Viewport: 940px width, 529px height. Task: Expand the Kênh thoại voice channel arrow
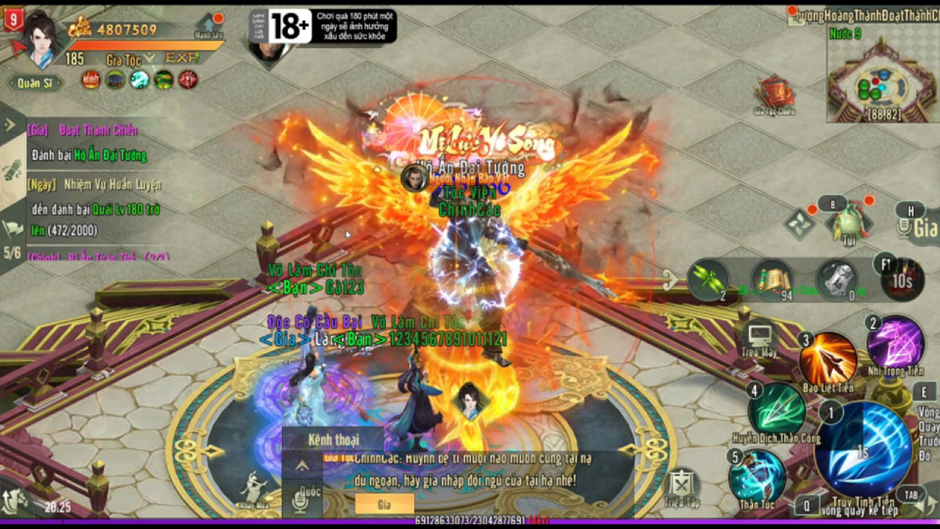pyautogui.click(x=302, y=466)
